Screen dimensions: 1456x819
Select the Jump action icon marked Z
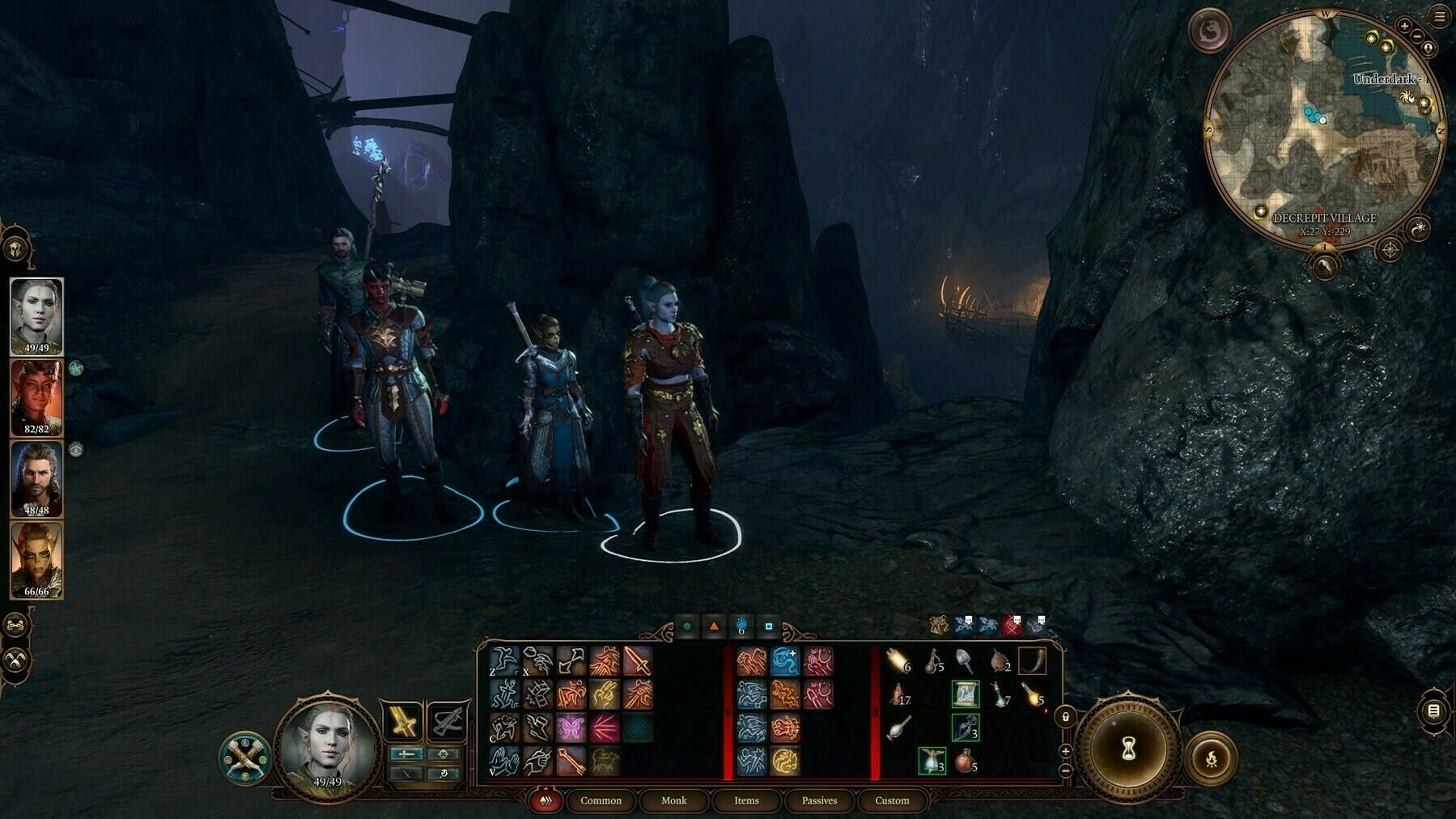tap(503, 662)
